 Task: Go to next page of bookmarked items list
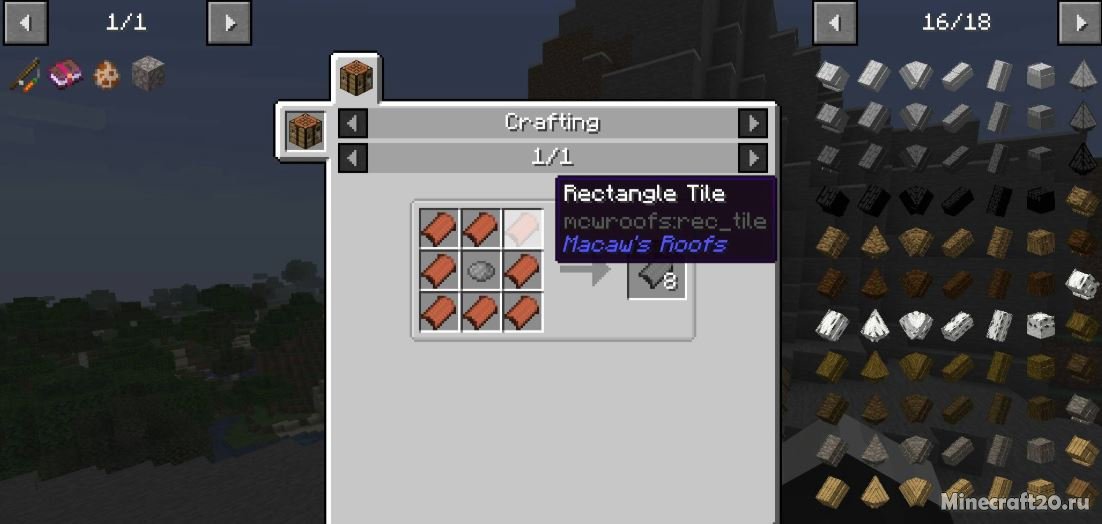(x=229, y=22)
